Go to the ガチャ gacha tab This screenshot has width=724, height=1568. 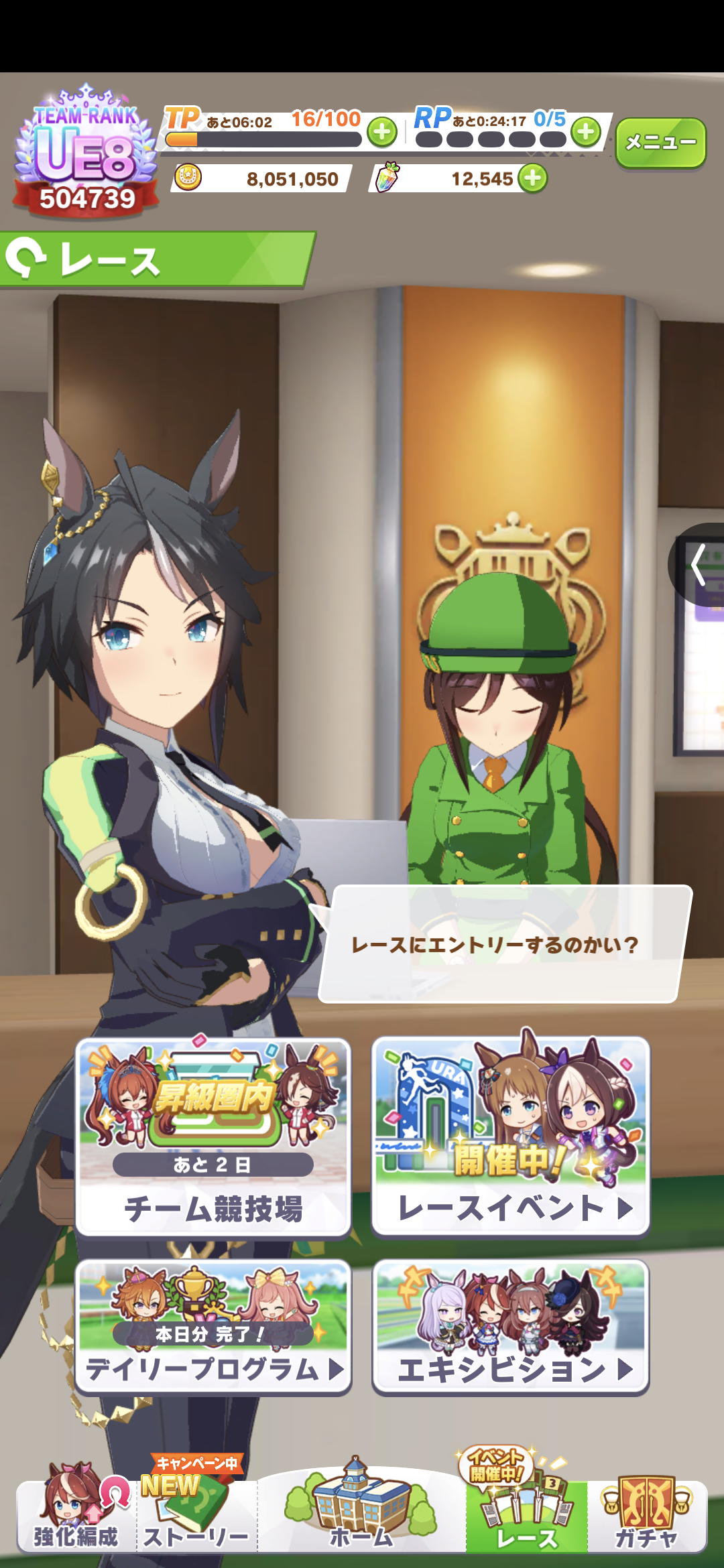click(x=647, y=1514)
